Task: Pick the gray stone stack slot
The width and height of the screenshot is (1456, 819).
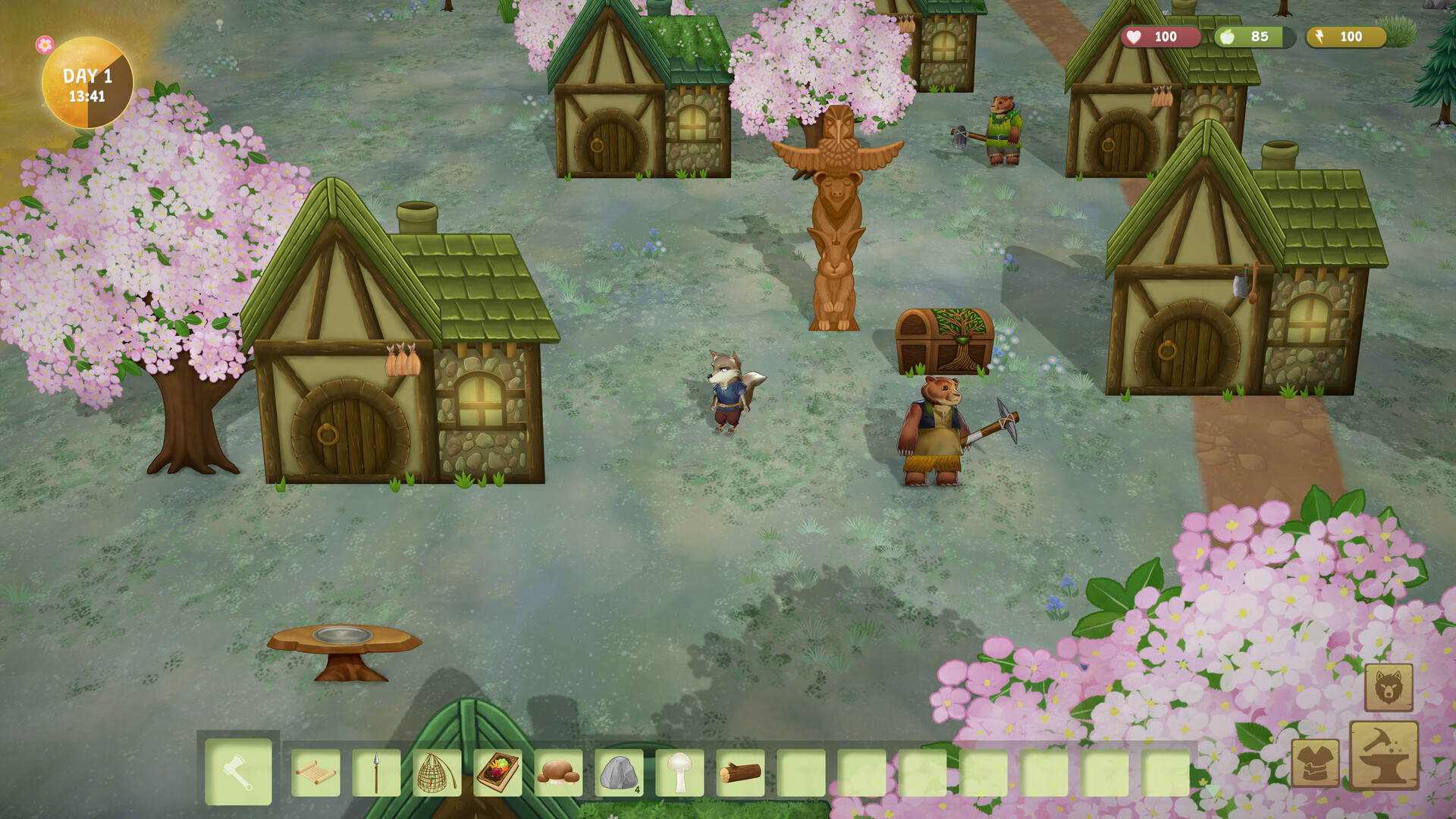Action: tap(619, 773)
